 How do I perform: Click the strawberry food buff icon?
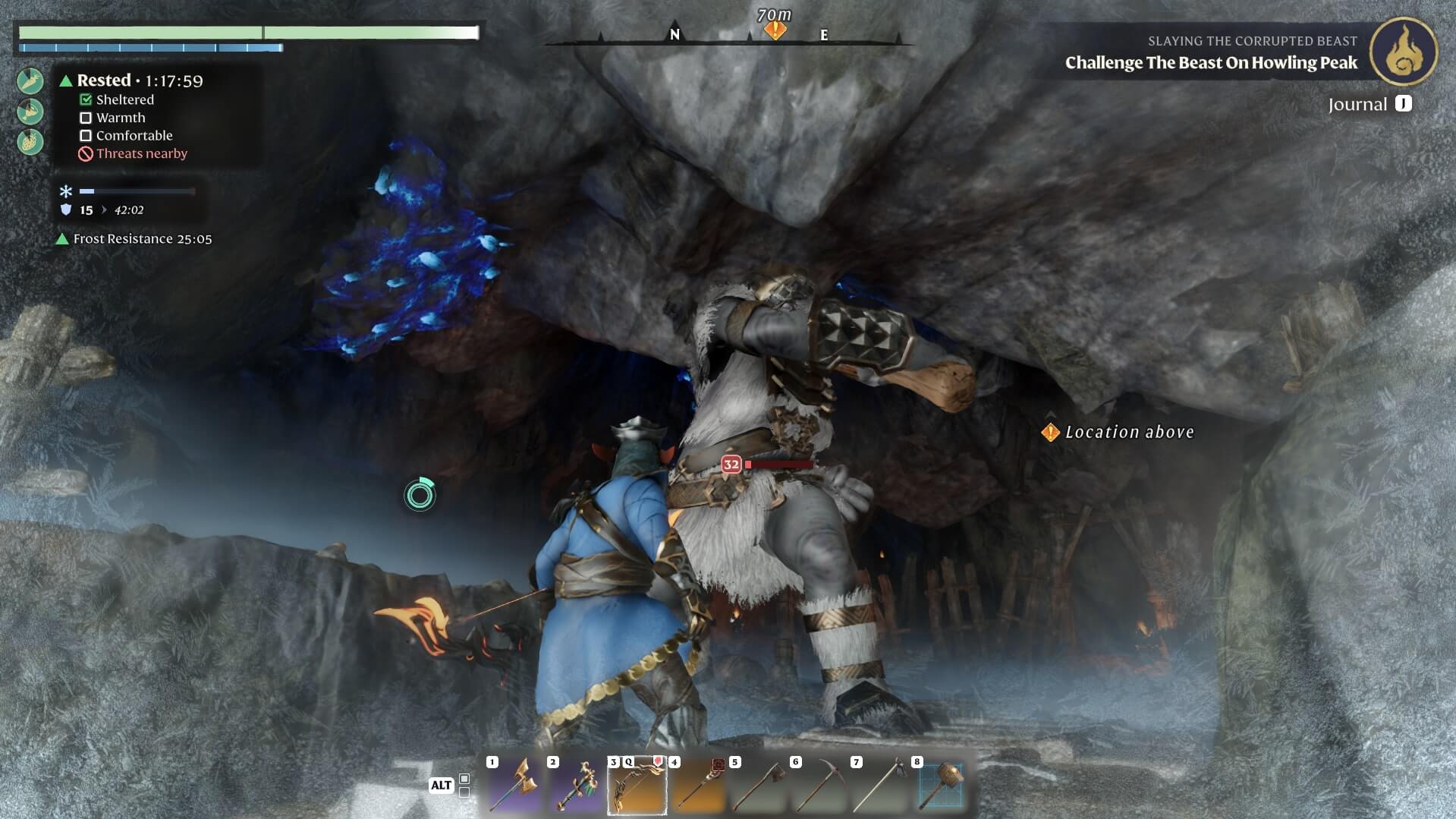(30, 142)
